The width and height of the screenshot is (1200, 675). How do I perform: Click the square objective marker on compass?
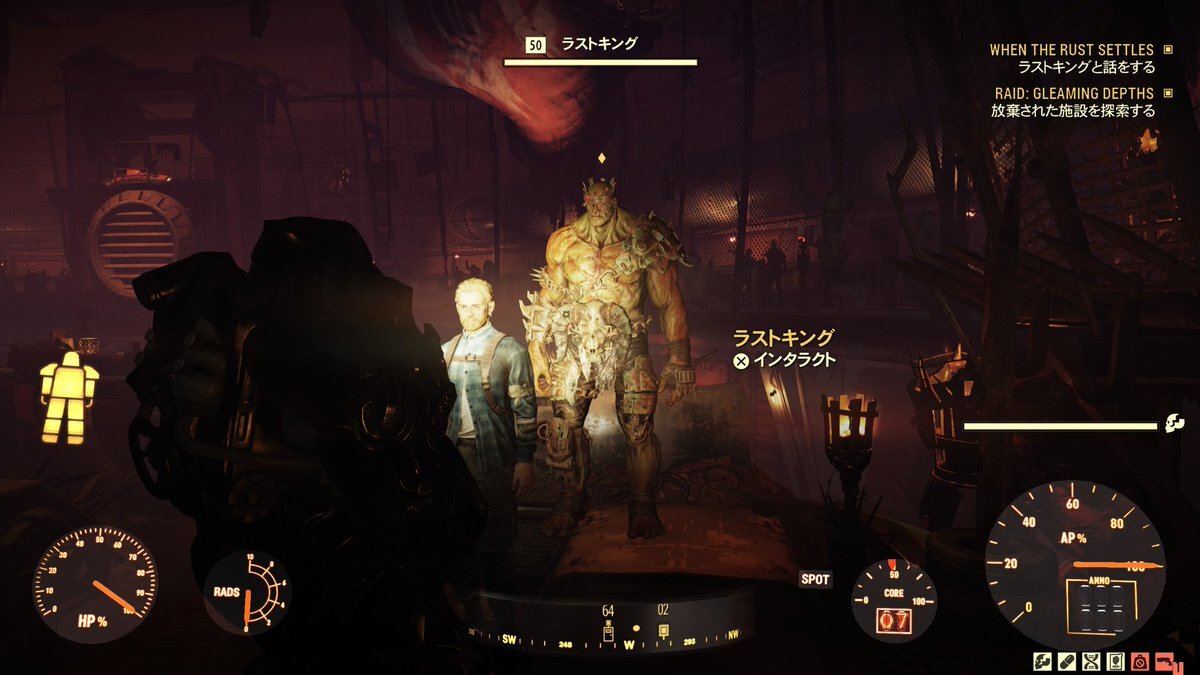click(663, 631)
